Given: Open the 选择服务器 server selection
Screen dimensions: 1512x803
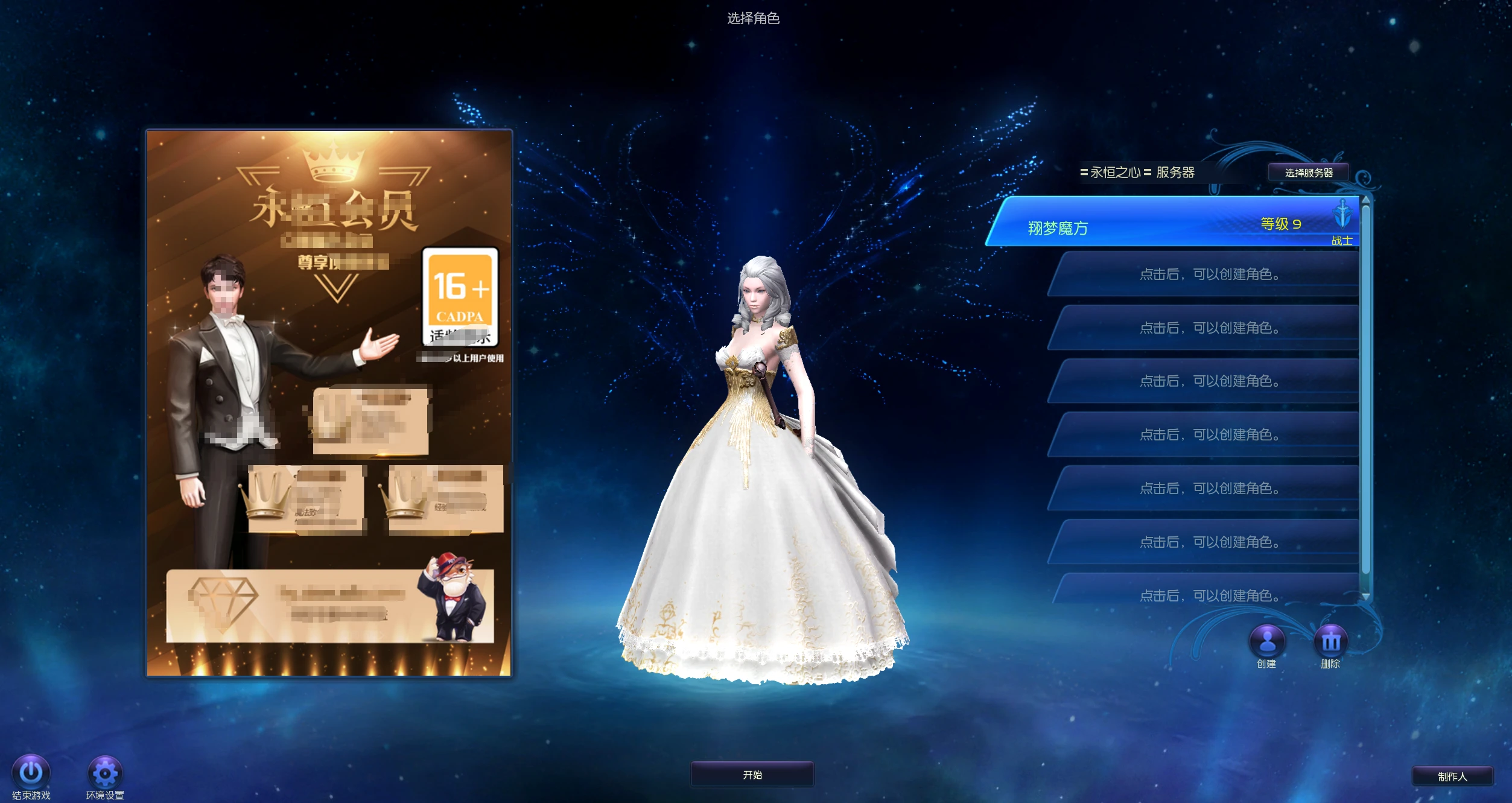Looking at the screenshot, I should click(x=1308, y=173).
